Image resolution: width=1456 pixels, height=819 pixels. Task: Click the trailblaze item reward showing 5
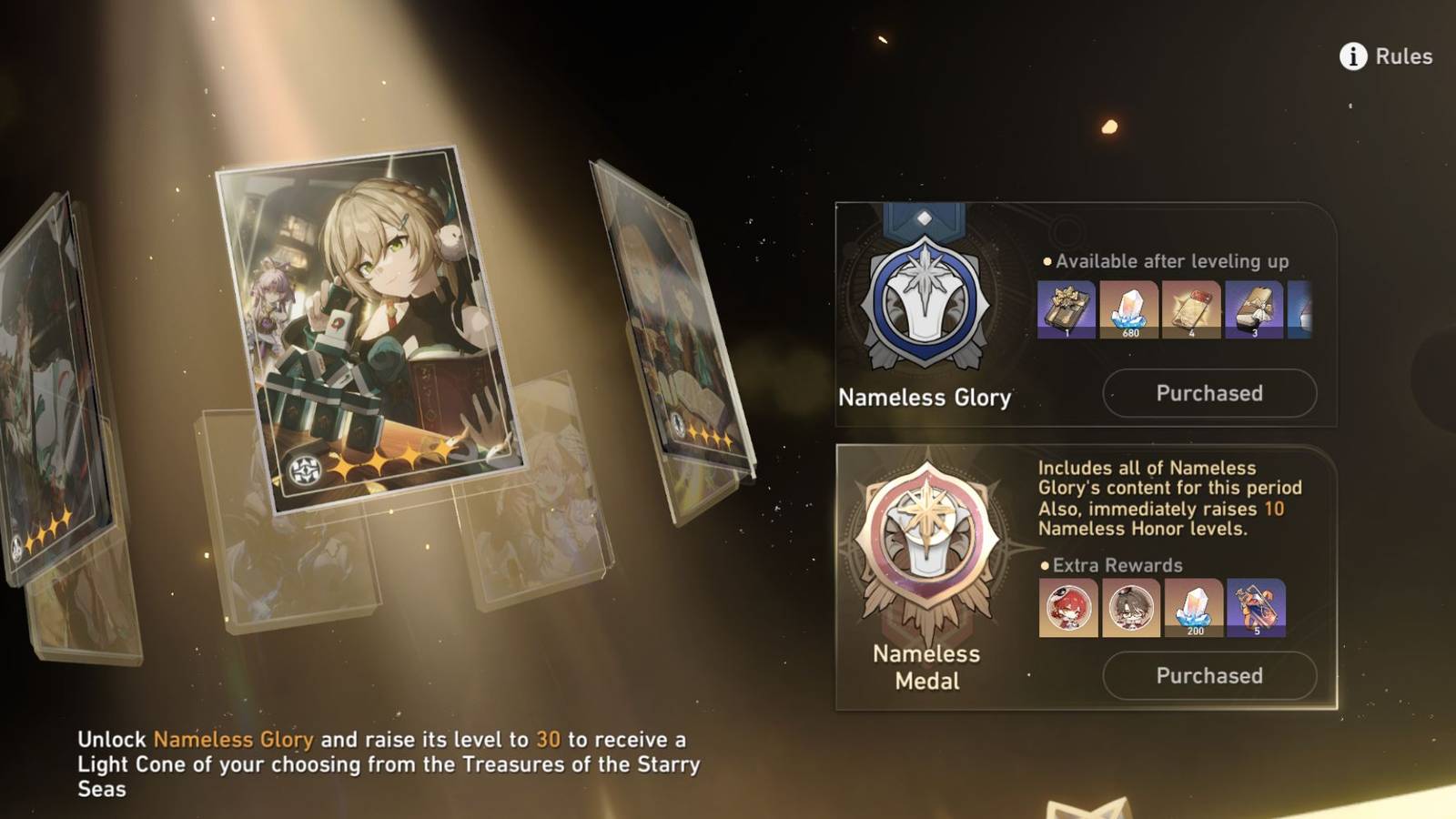[1258, 608]
